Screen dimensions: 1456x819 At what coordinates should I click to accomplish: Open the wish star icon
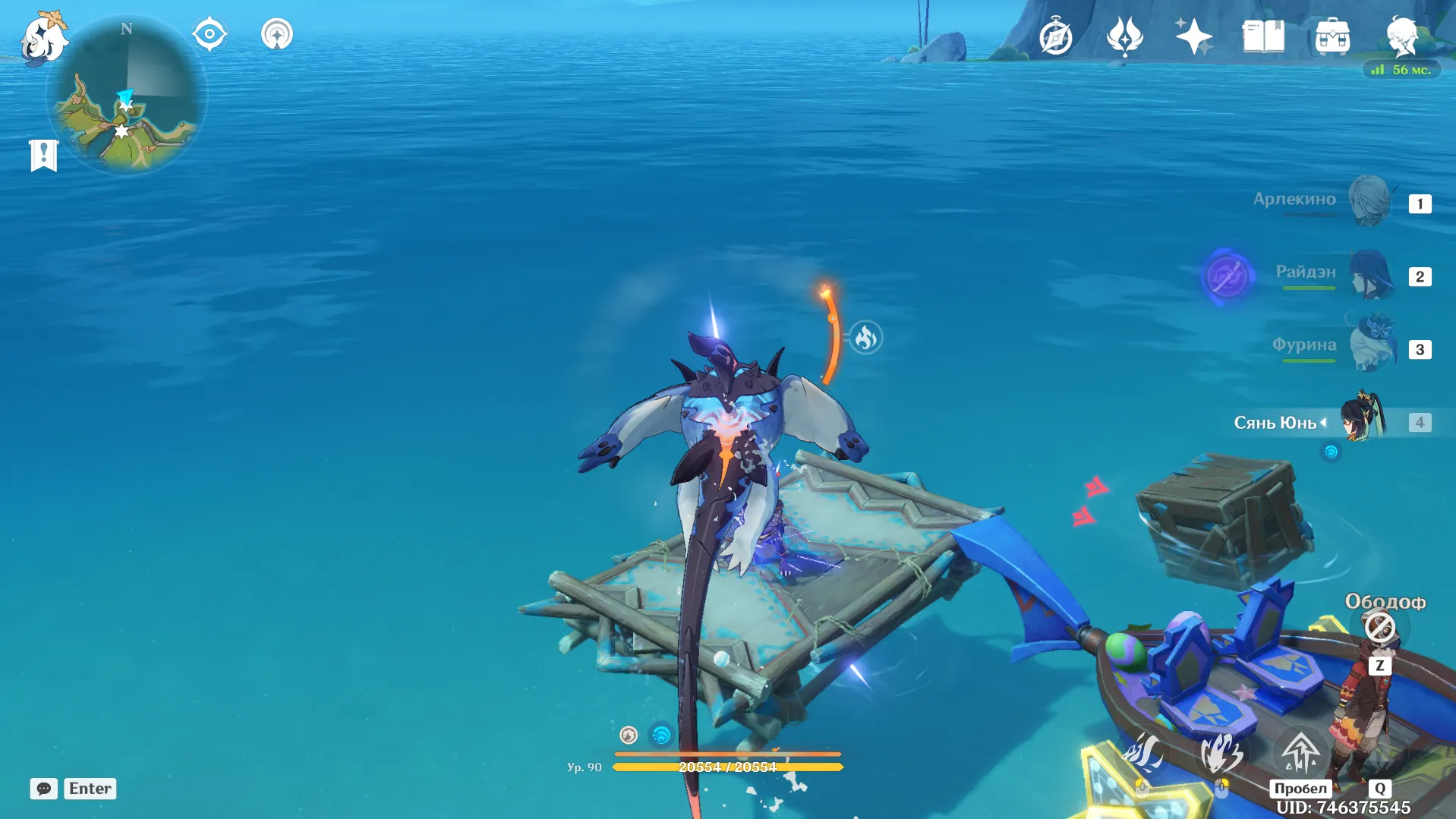pos(1193,36)
